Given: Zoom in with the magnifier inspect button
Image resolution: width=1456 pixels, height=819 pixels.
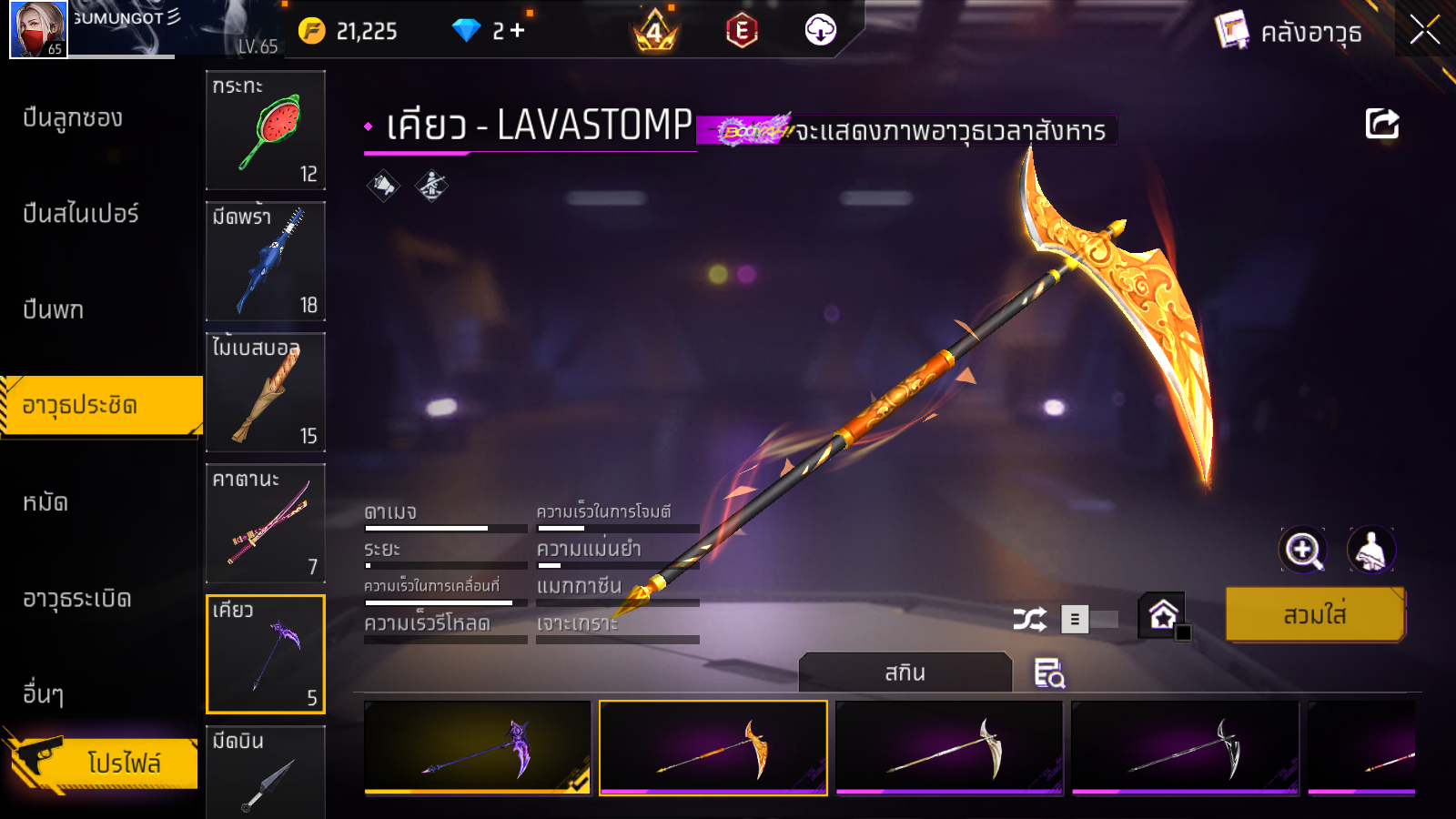Looking at the screenshot, I should (1303, 550).
